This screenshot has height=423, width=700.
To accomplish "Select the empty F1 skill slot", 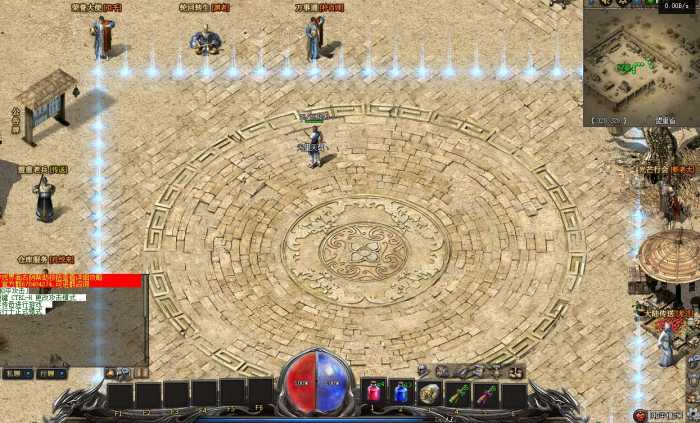I will click(120, 394).
